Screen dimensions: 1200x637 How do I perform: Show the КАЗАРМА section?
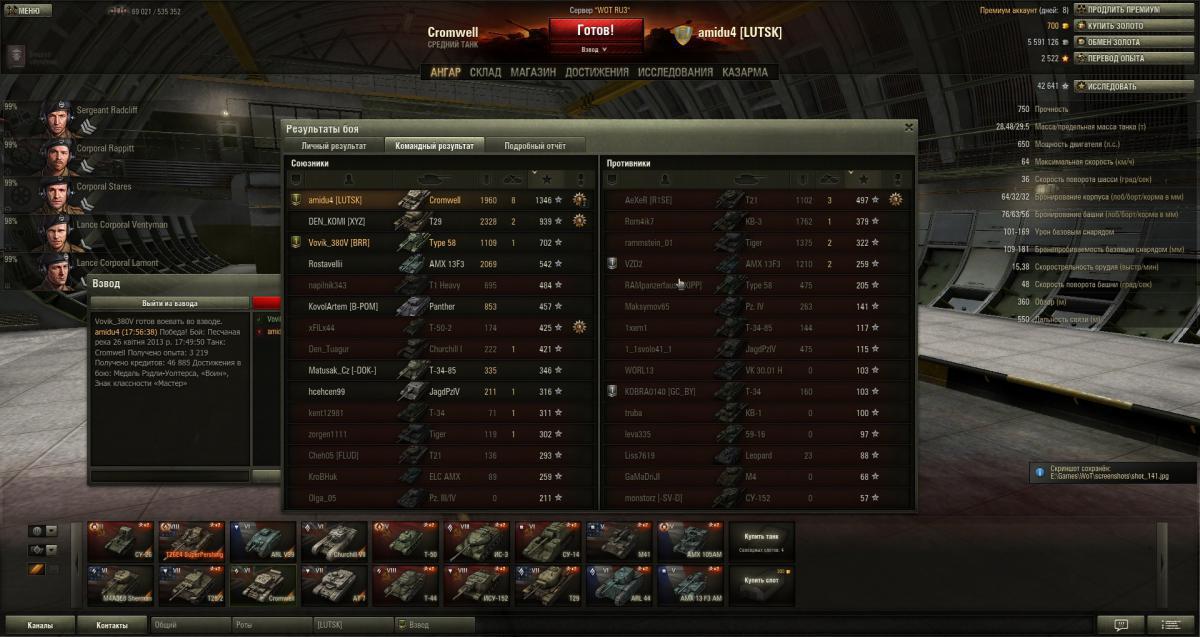pos(745,72)
